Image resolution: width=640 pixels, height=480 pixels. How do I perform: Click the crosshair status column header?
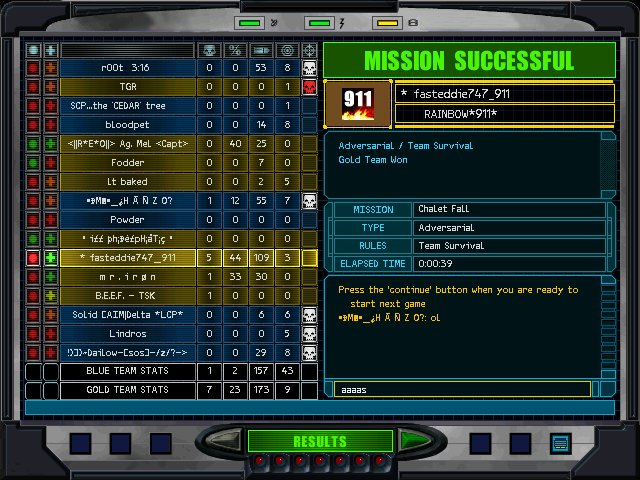point(287,49)
